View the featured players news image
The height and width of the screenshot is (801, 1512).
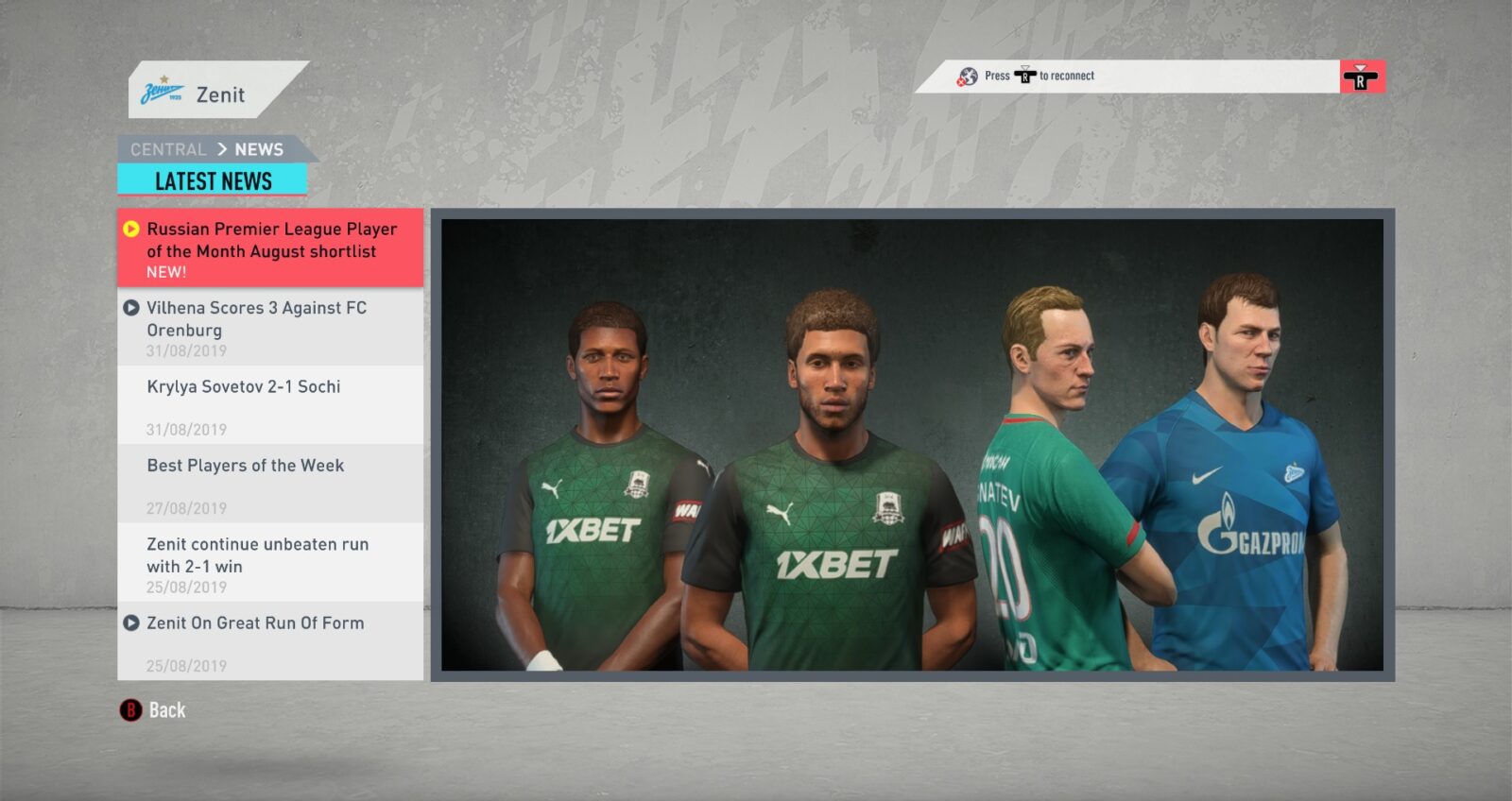pyautogui.click(x=912, y=445)
